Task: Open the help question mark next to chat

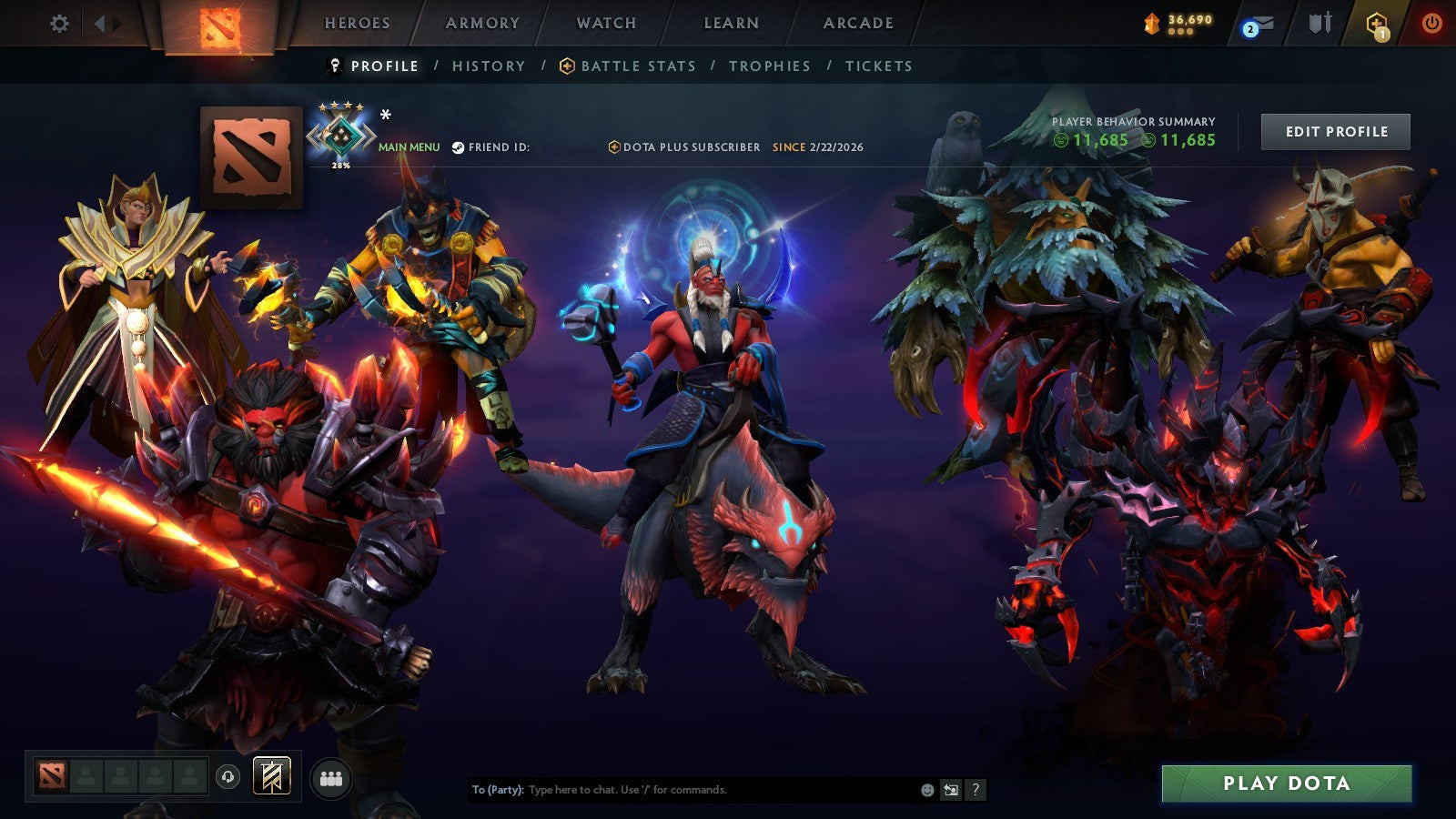Action: pos(976,791)
